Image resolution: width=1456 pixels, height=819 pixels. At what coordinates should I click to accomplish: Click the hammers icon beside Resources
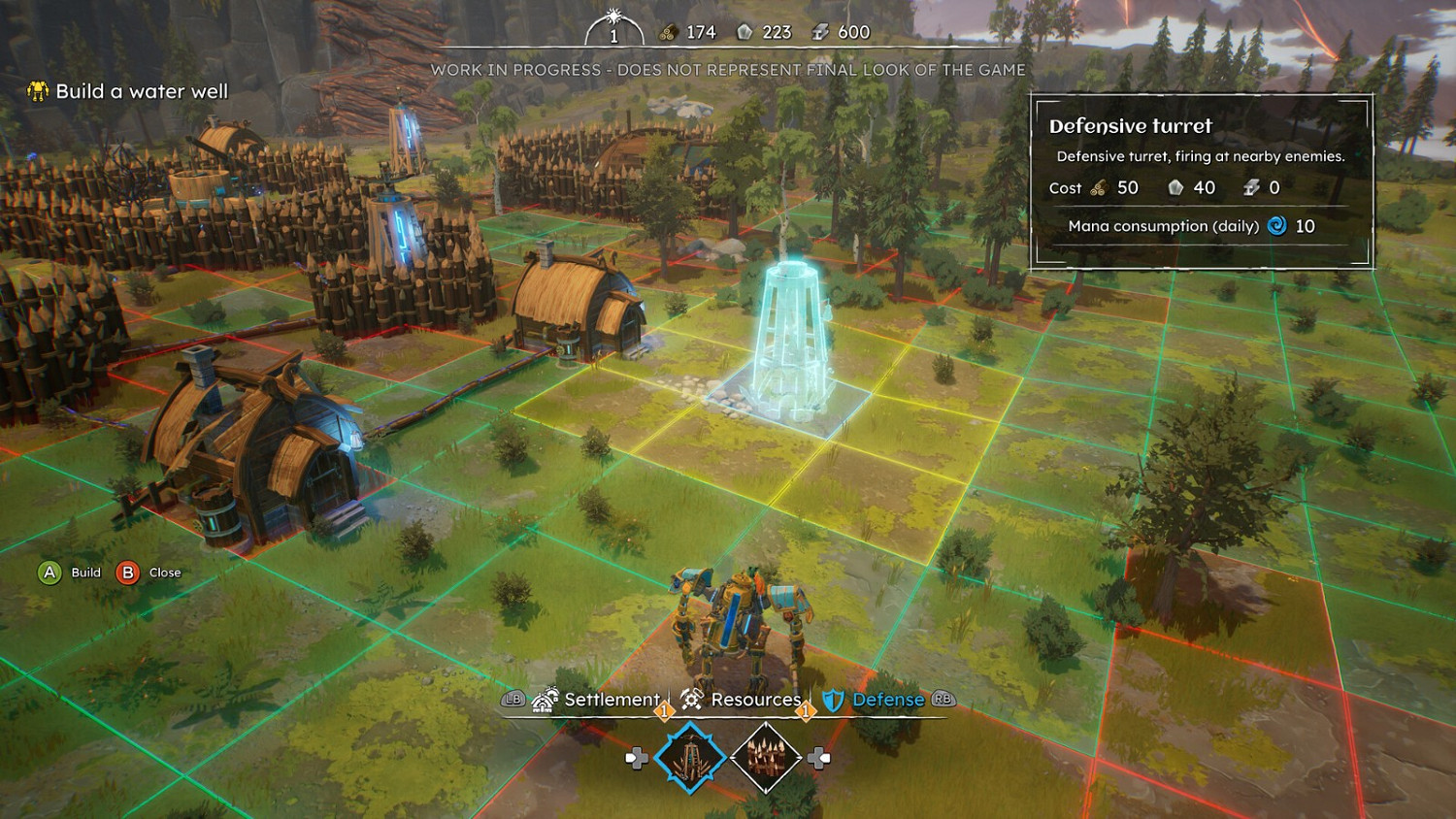(691, 698)
